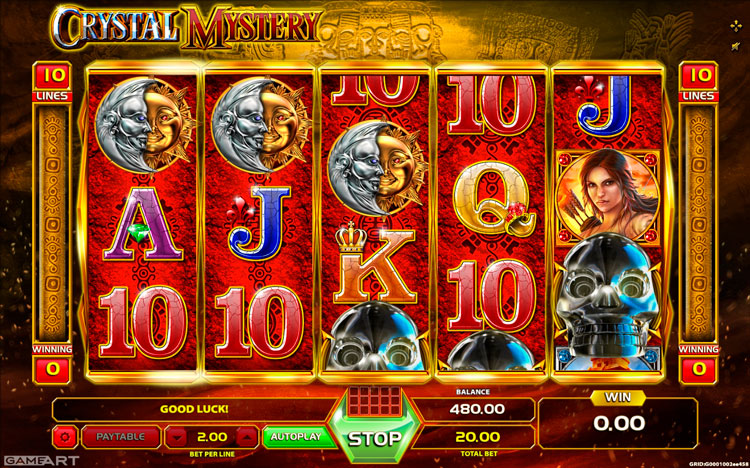This screenshot has width=750, height=468.
Task: Open the gear settings button
Action: click(x=65, y=437)
